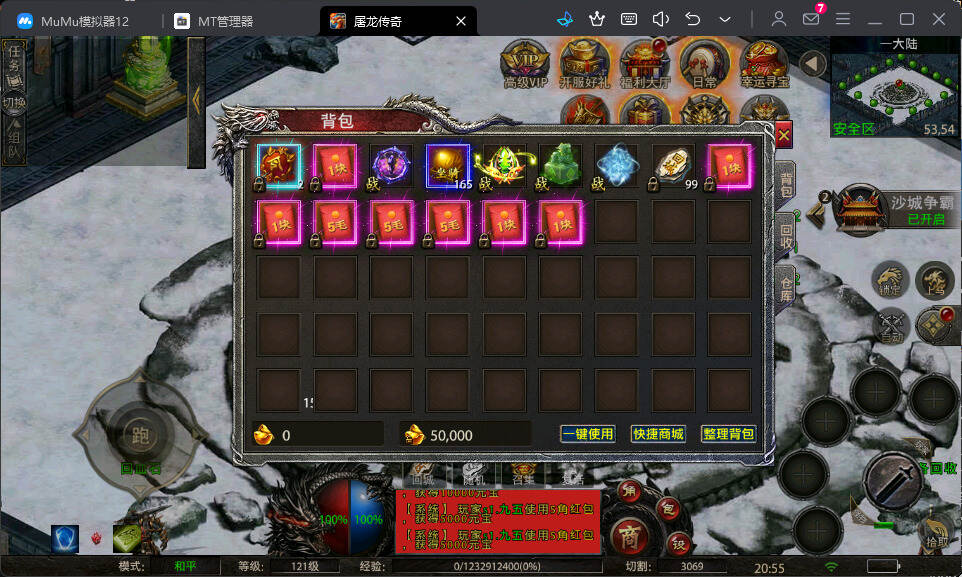Click the 一键使用 button
This screenshot has height=577, width=962.
pyautogui.click(x=587, y=434)
